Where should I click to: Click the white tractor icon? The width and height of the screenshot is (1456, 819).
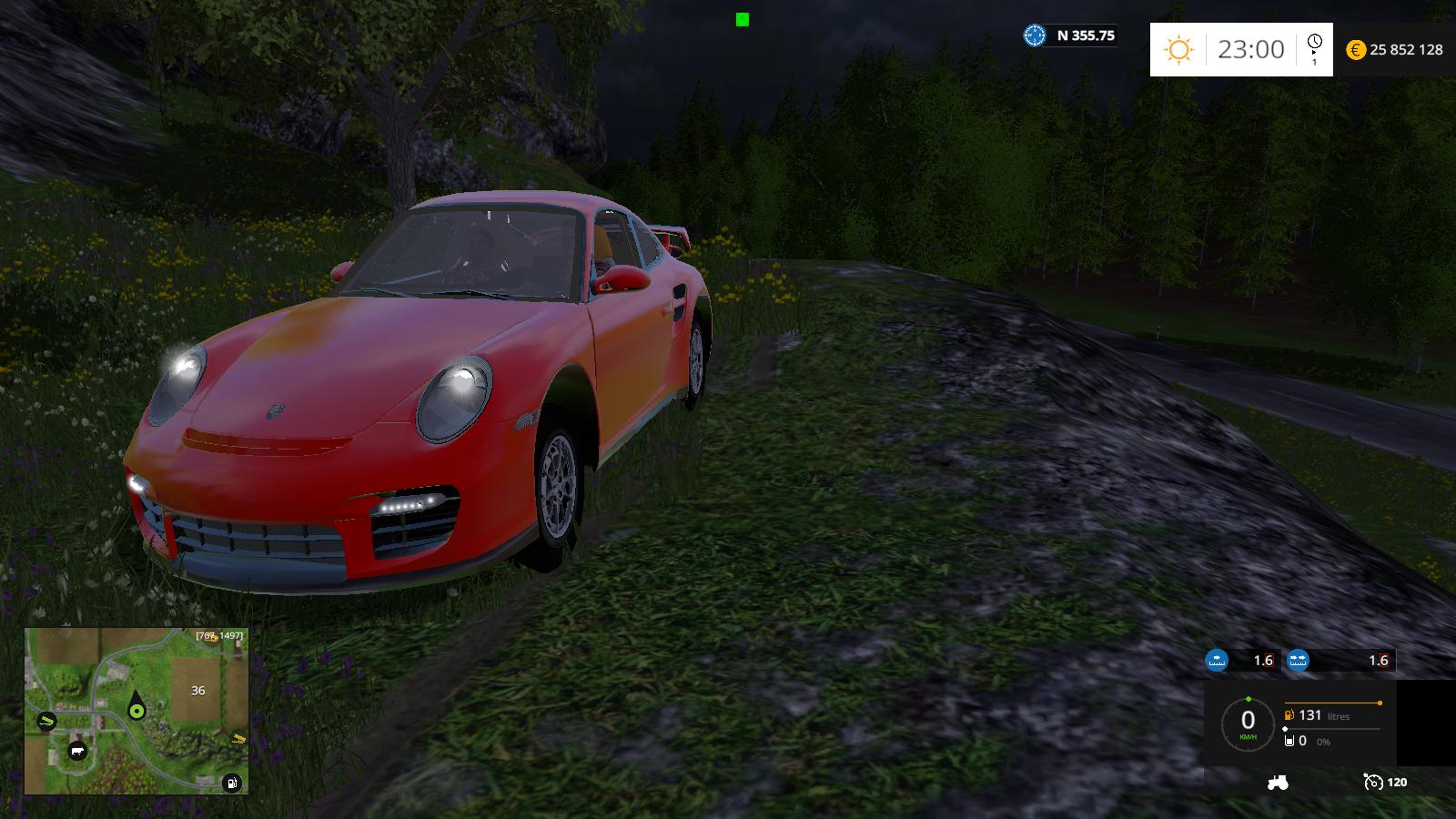(1278, 782)
